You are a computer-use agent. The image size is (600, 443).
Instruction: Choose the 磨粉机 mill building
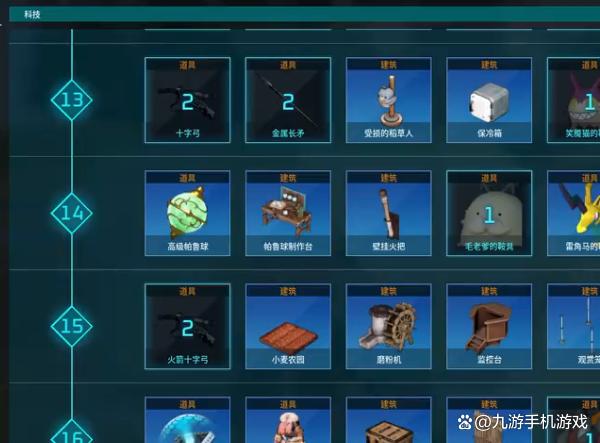pos(388,326)
